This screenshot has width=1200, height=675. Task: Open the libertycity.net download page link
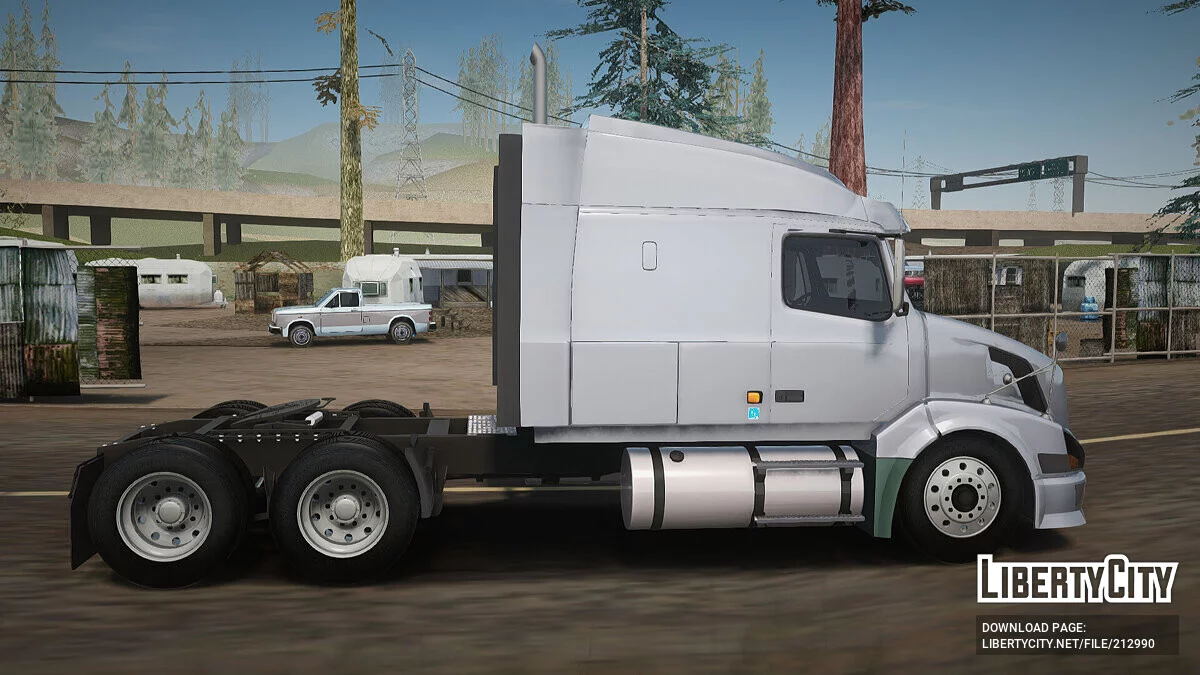coord(1067,644)
